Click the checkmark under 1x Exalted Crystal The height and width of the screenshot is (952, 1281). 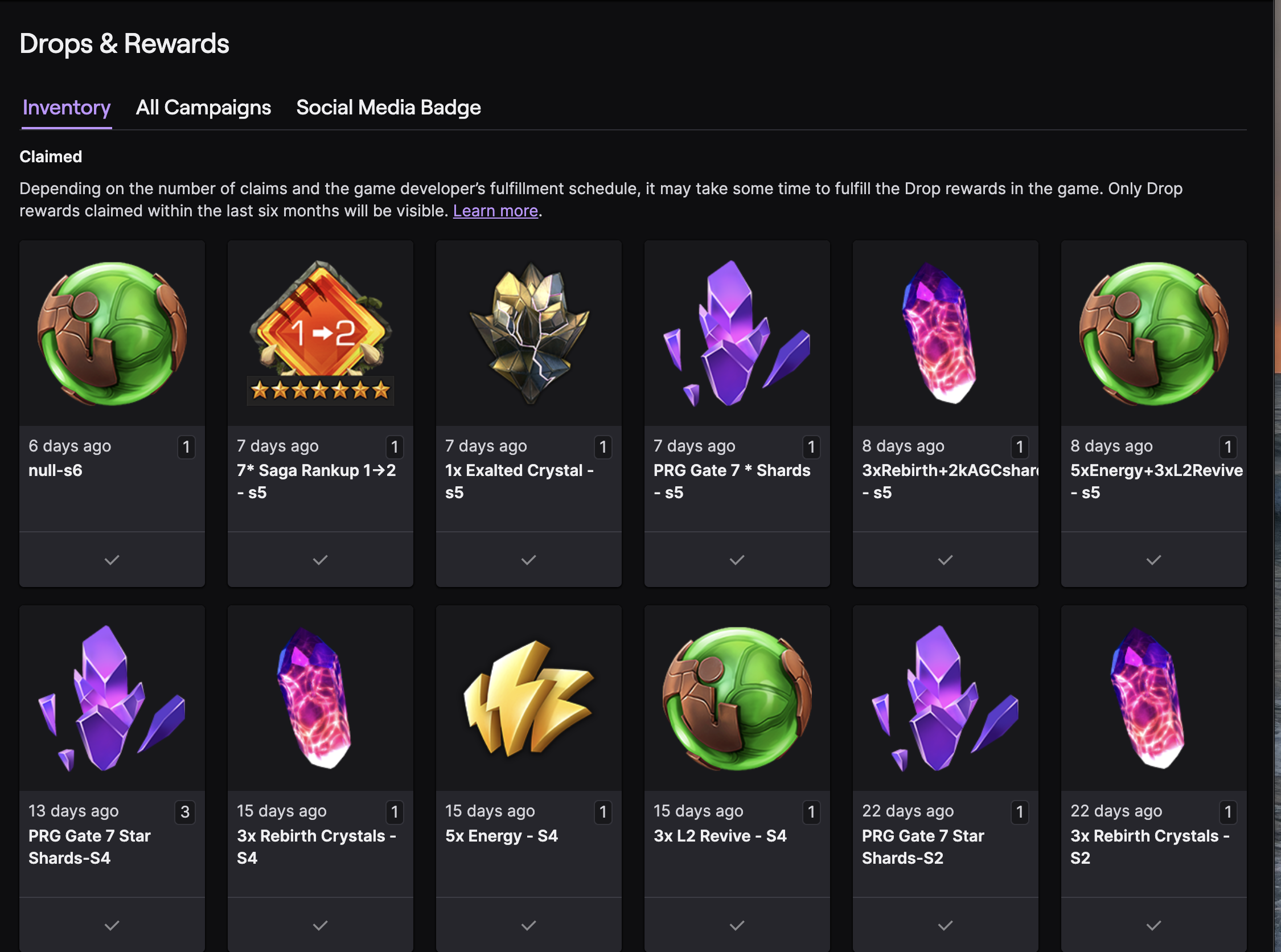[x=528, y=559]
